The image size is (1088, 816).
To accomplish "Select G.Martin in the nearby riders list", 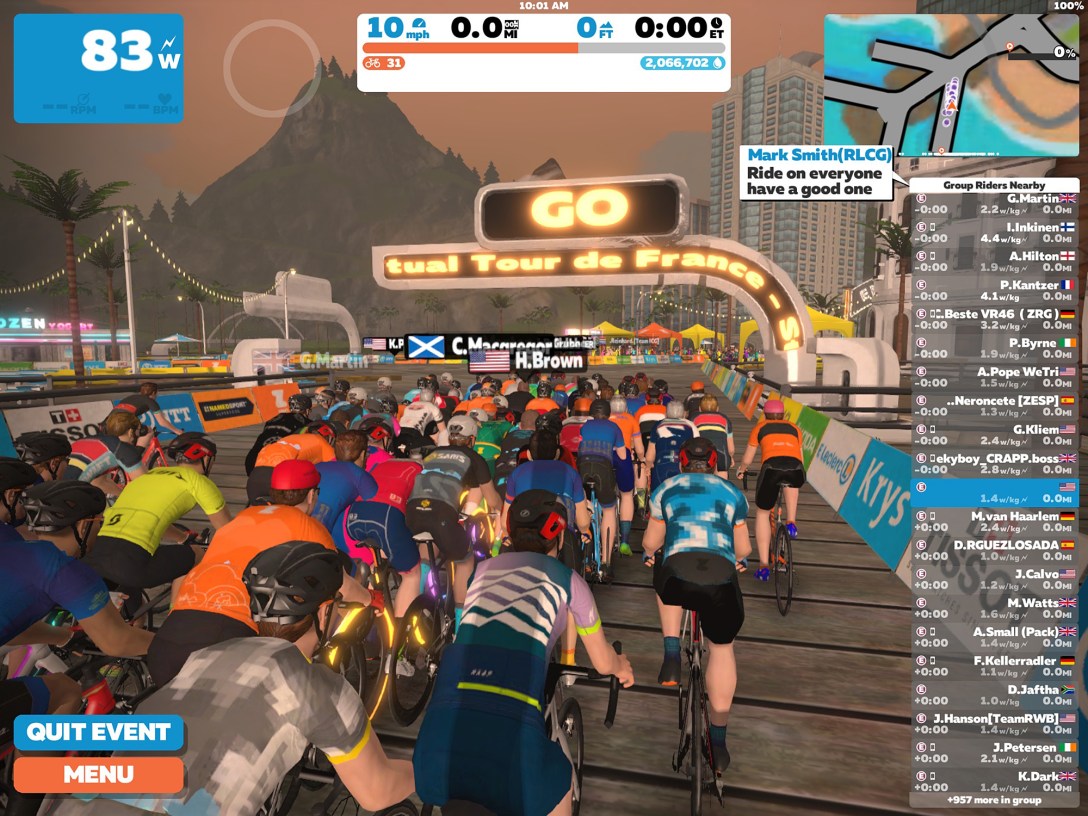I will 994,204.
